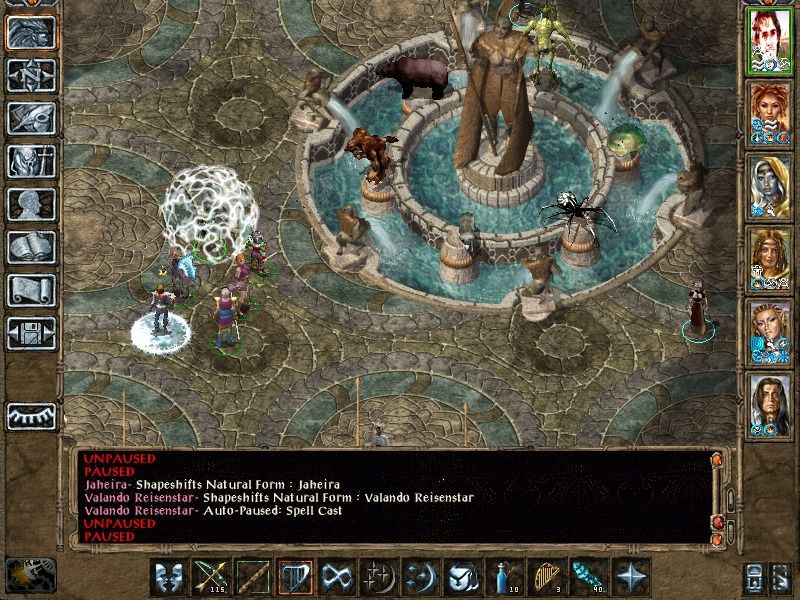The image size is (800, 600).
Task: Open the mage spellbook
Action: click(x=31, y=247)
